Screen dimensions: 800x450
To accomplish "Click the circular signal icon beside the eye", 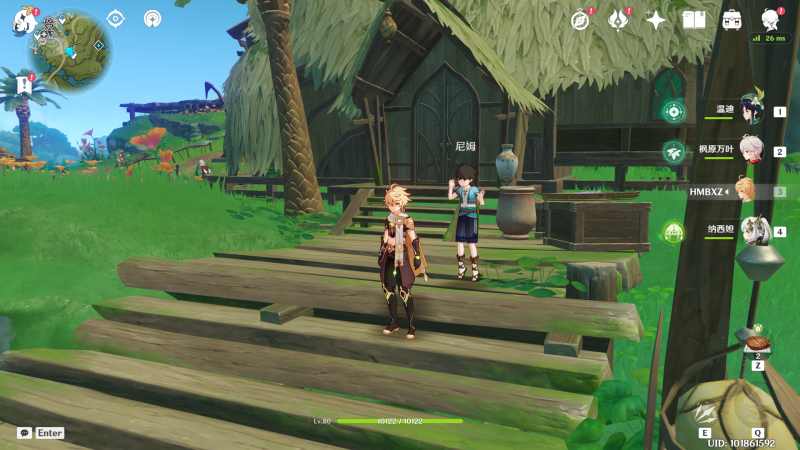I will (x=152, y=18).
